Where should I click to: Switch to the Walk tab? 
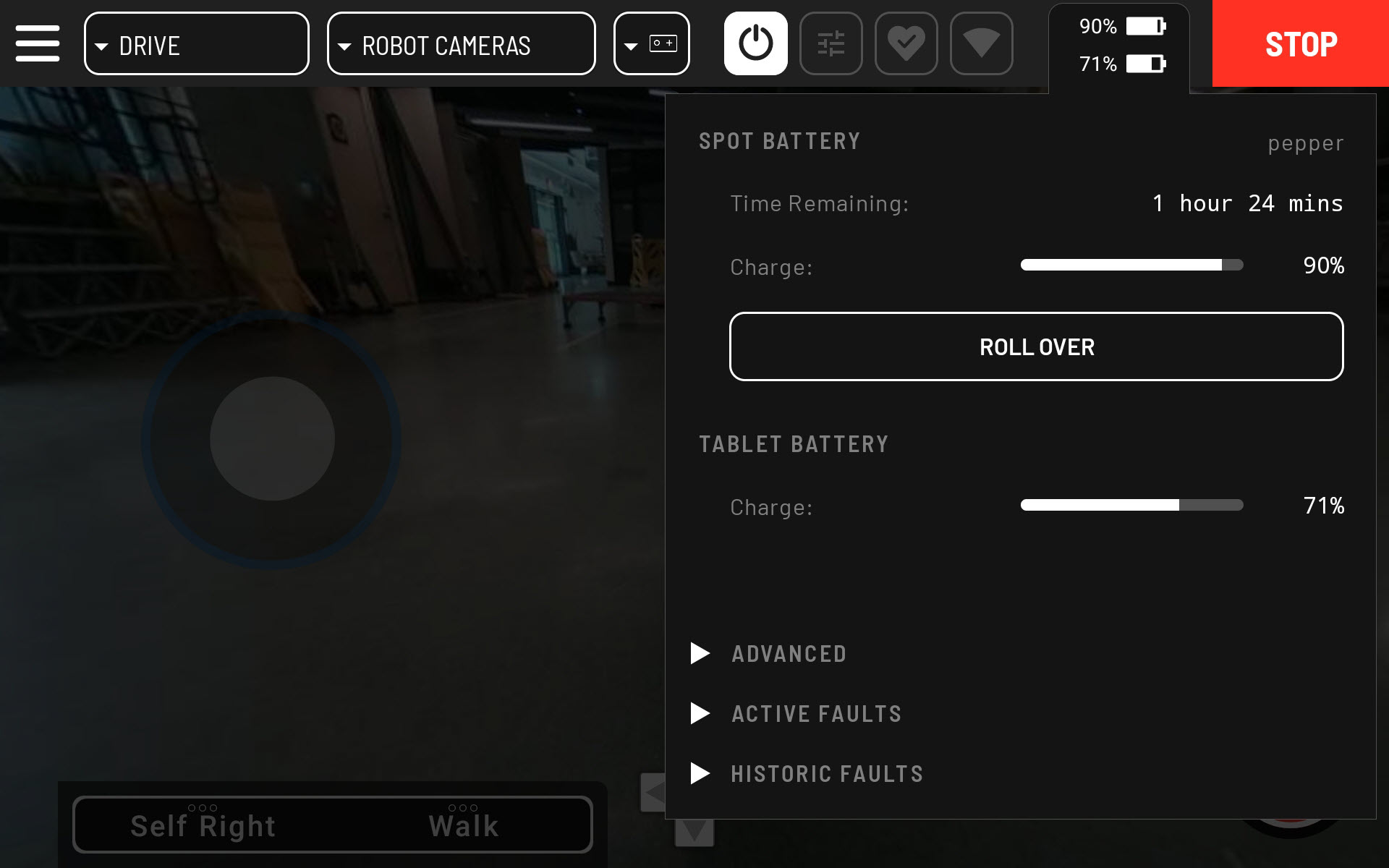pyautogui.click(x=463, y=824)
